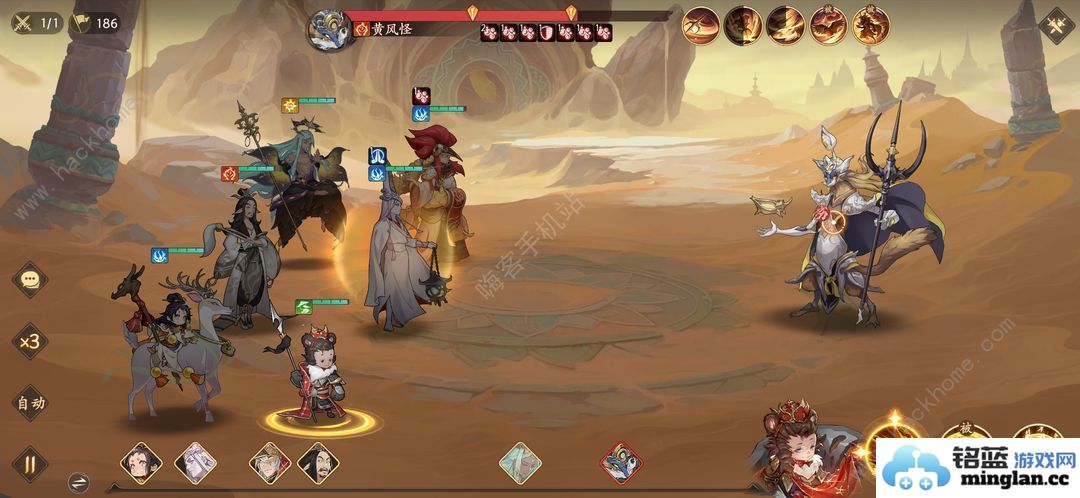Select the blond warrior turn portrait

270,463
